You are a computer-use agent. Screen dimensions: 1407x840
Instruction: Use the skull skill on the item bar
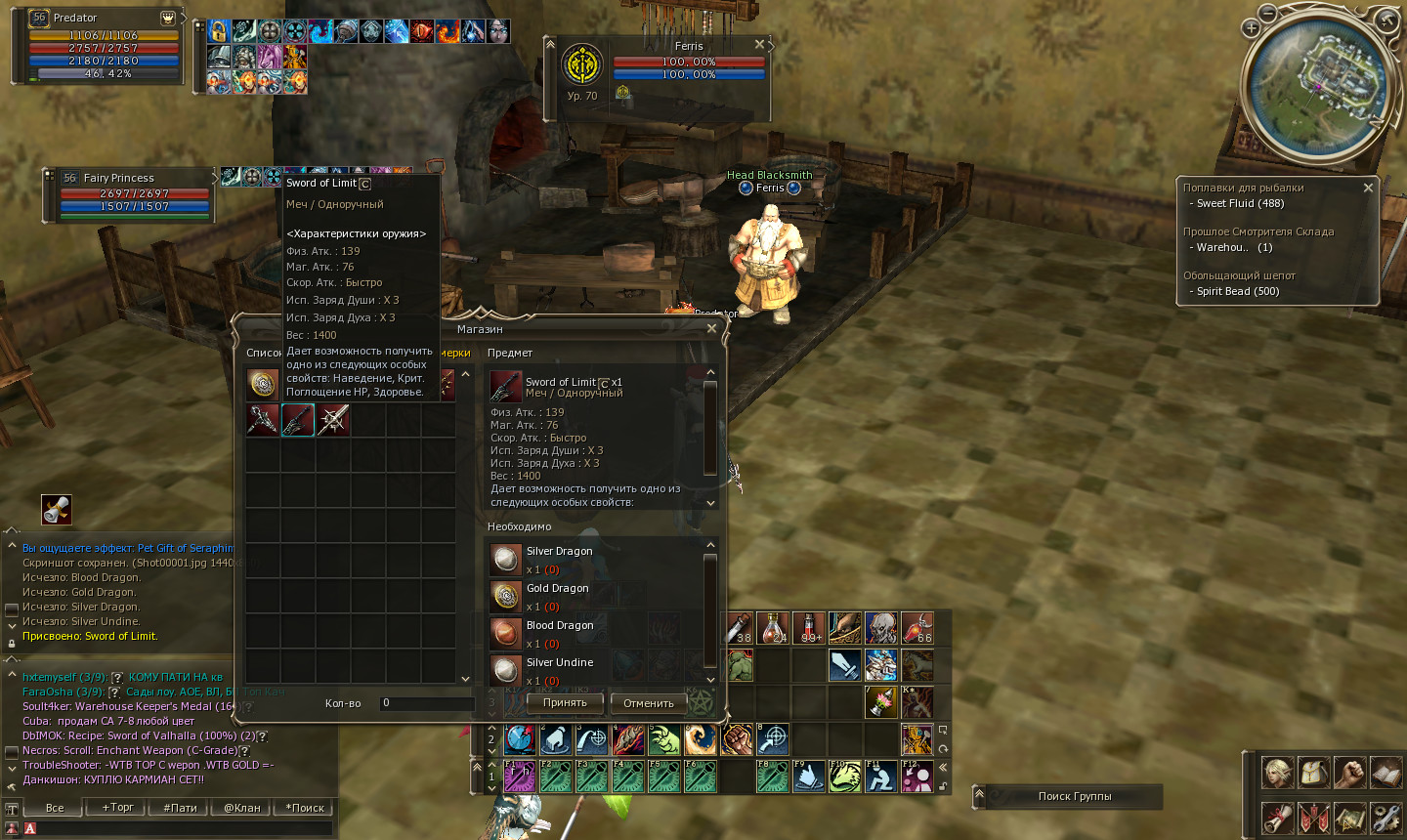(x=880, y=628)
